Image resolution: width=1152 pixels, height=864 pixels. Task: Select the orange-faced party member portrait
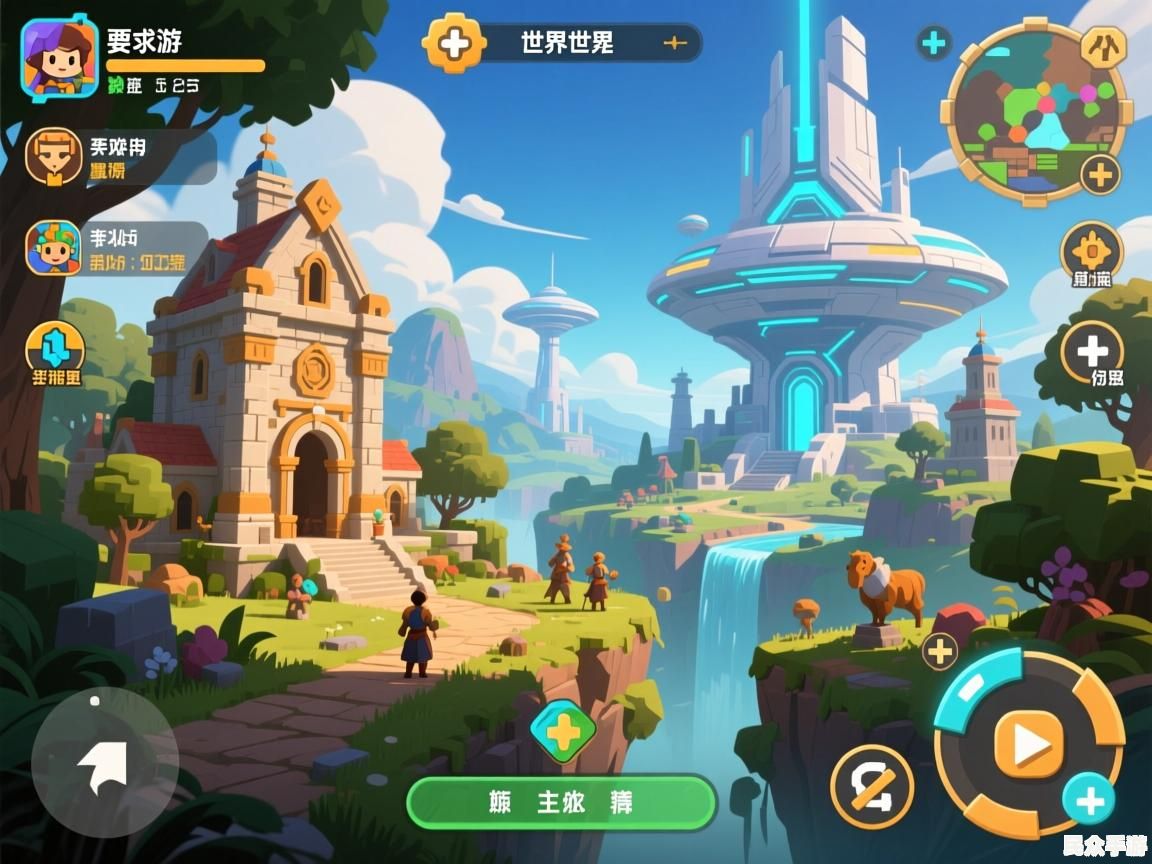pyautogui.click(x=54, y=157)
